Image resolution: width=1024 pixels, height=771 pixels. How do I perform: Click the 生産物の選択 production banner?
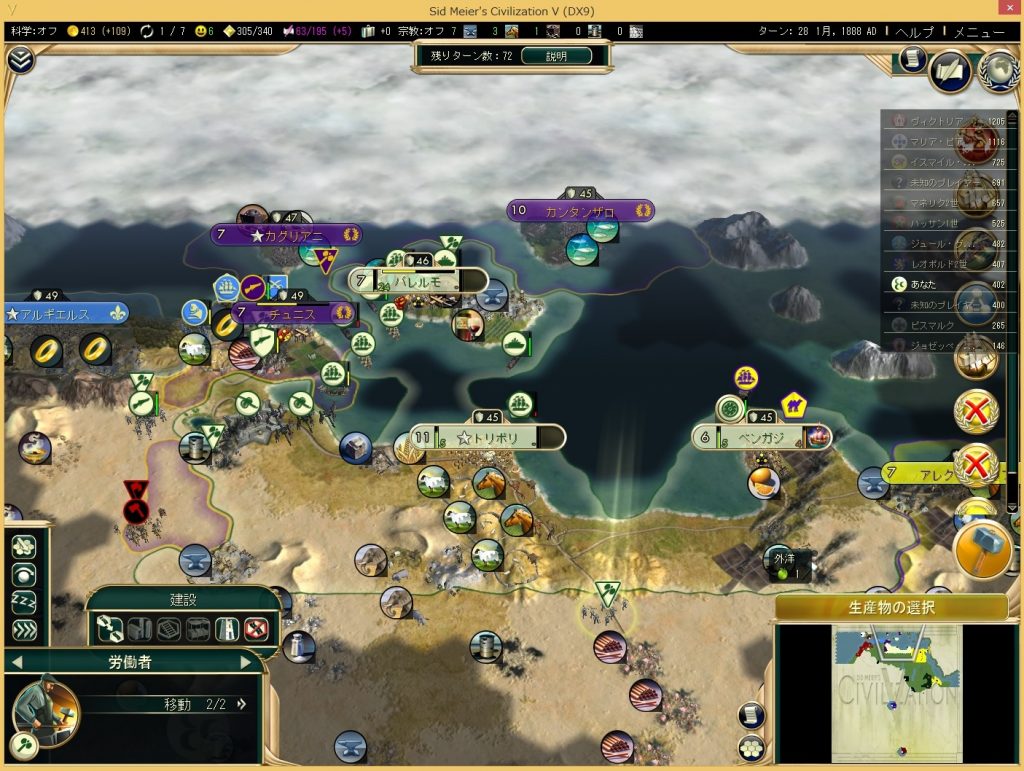pos(891,607)
